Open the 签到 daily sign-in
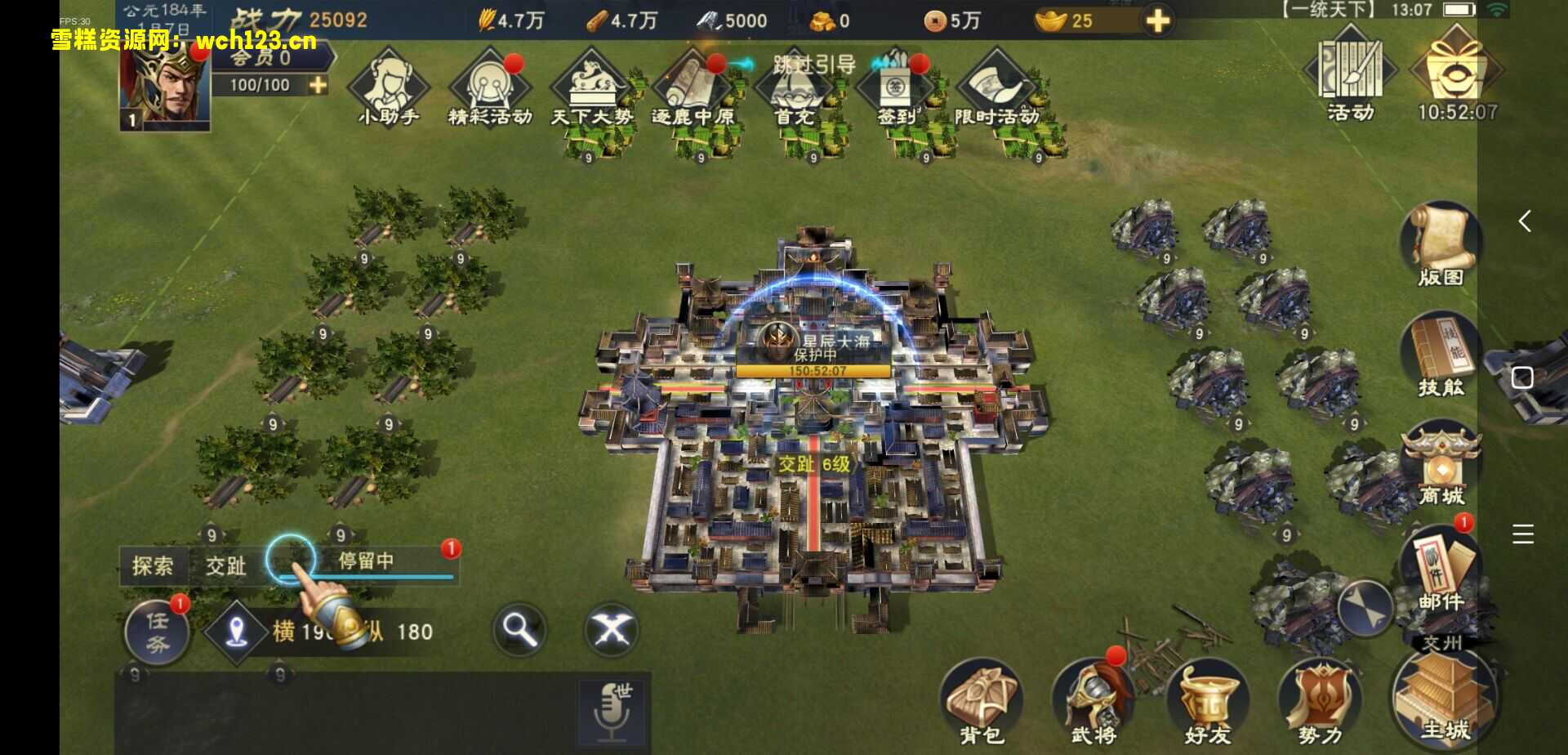Image resolution: width=1568 pixels, height=755 pixels. pos(896,87)
